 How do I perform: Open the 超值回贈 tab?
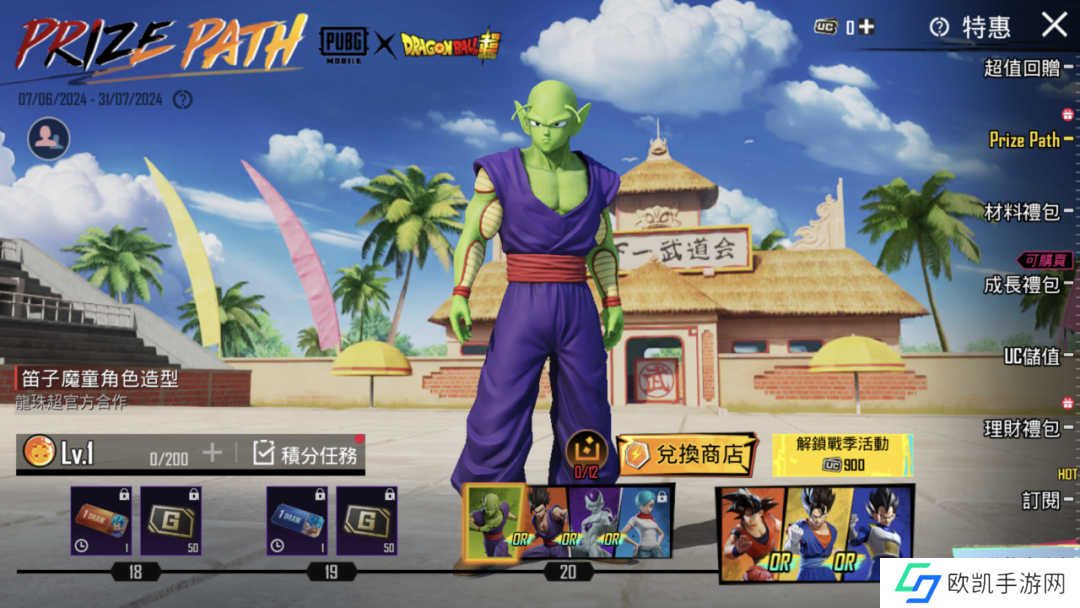1021,68
